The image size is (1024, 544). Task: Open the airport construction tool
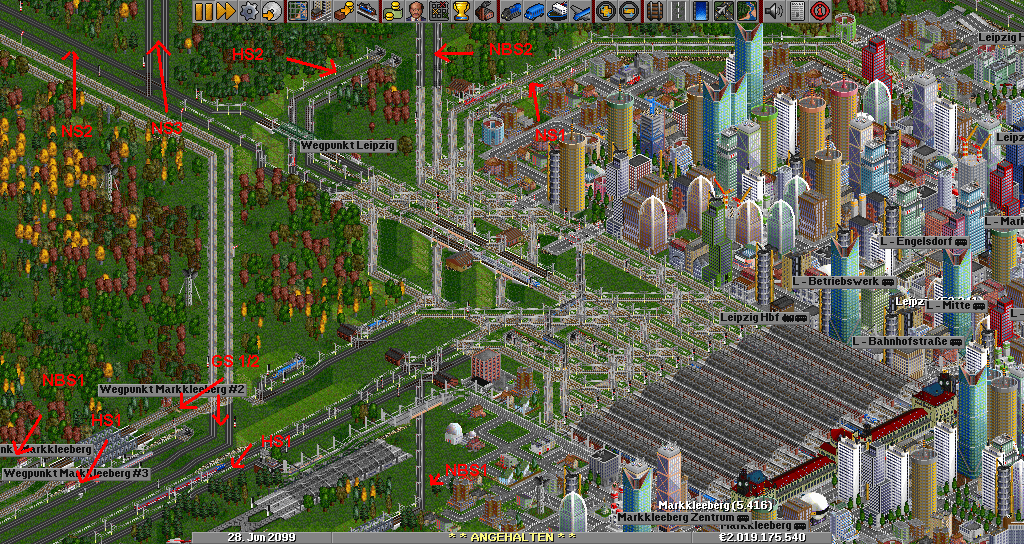tap(723, 11)
